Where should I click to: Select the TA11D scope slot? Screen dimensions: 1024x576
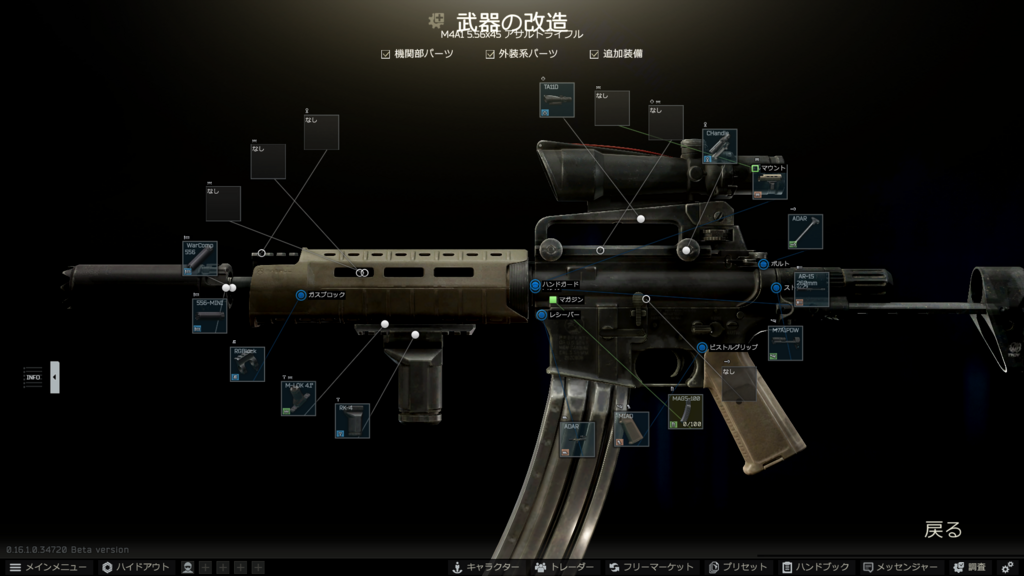click(x=557, y=100)
